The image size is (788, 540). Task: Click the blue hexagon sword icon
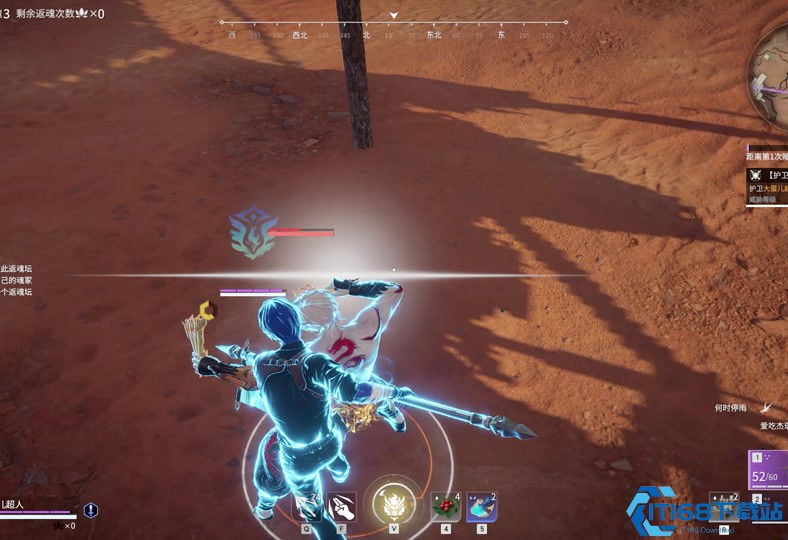[91, 510]
